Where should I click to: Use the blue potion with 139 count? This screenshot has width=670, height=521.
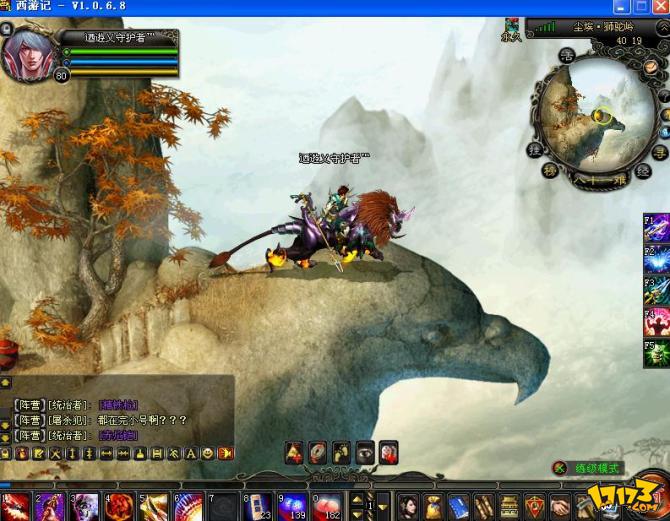[291, 506]
